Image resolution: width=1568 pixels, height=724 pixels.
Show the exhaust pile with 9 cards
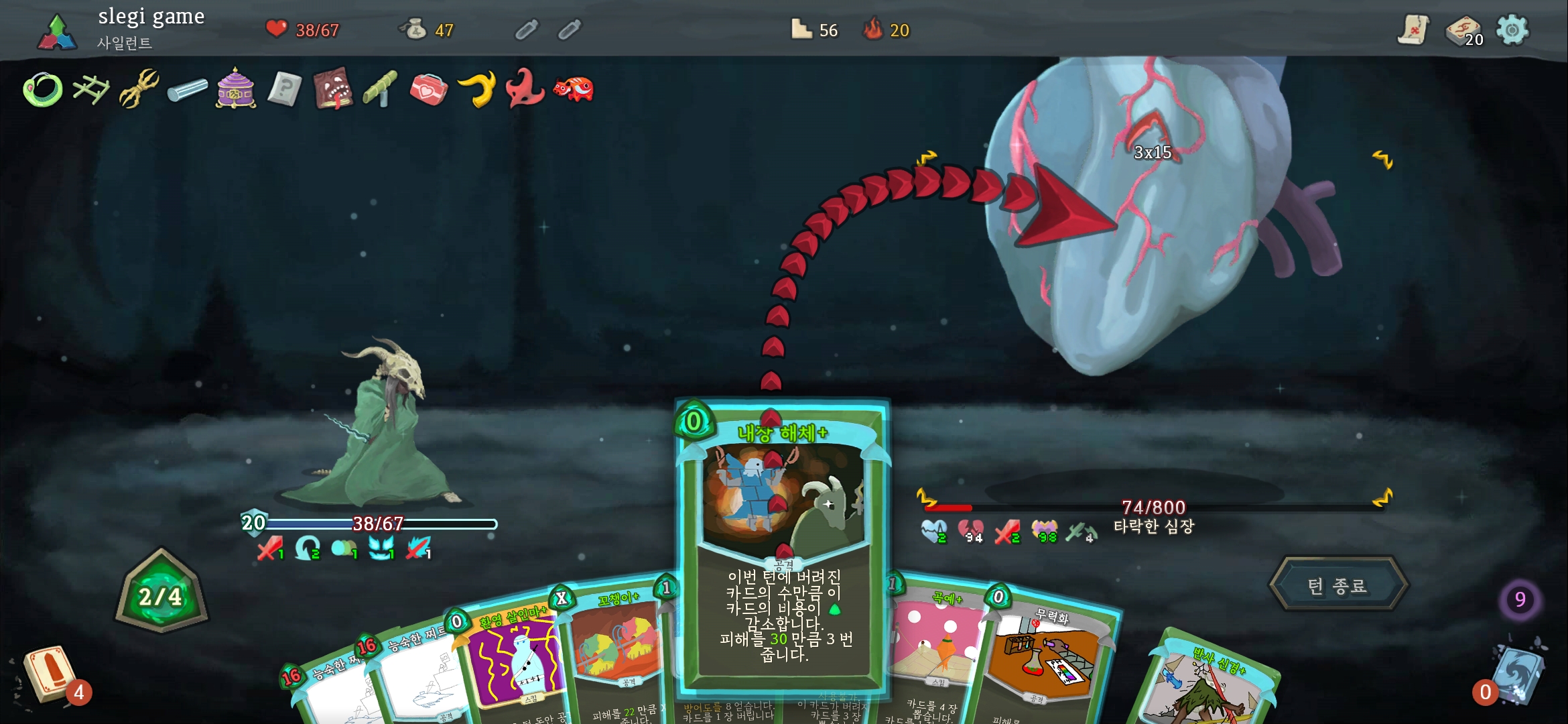[x=1520, y=599]
